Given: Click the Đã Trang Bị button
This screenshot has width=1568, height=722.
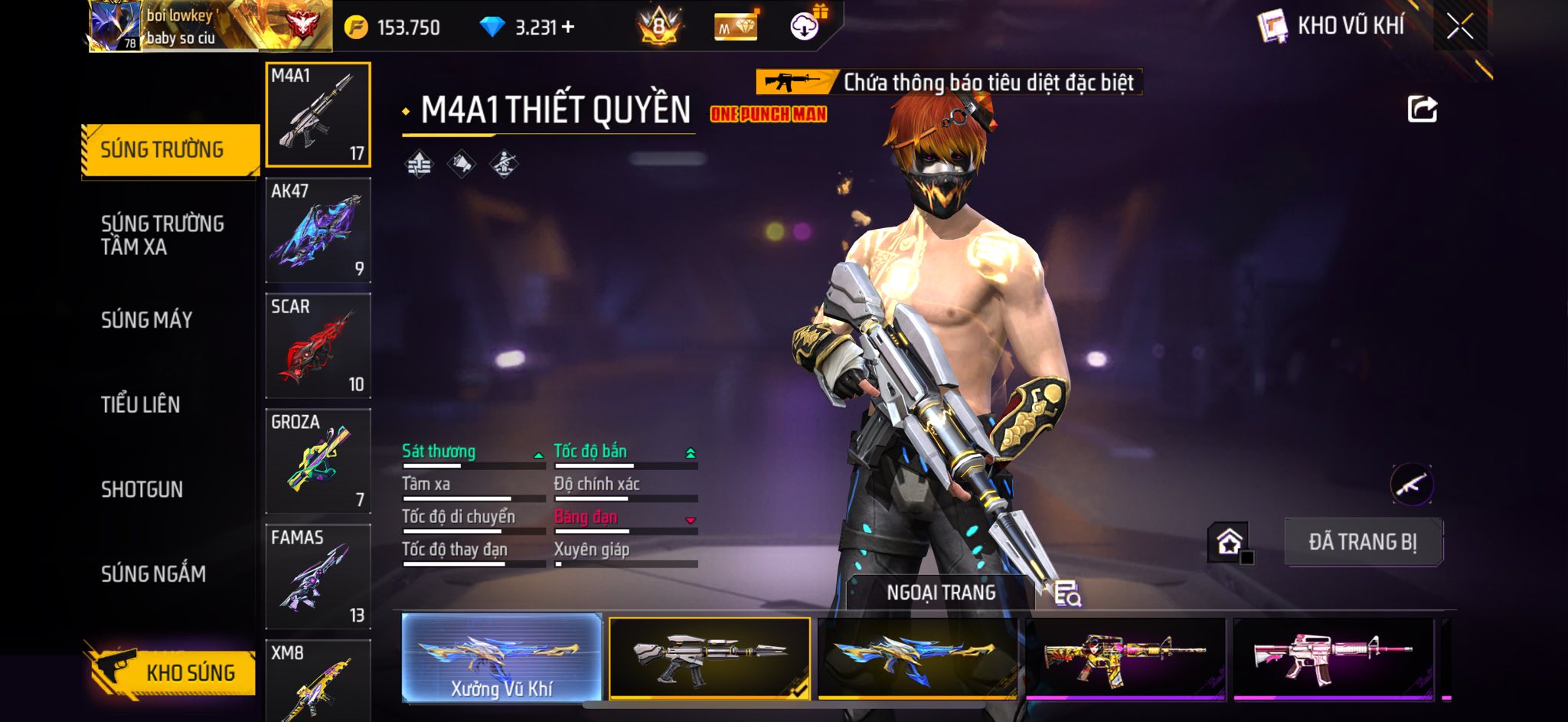Looking at the screenshot, I should tap(1363, 542).
